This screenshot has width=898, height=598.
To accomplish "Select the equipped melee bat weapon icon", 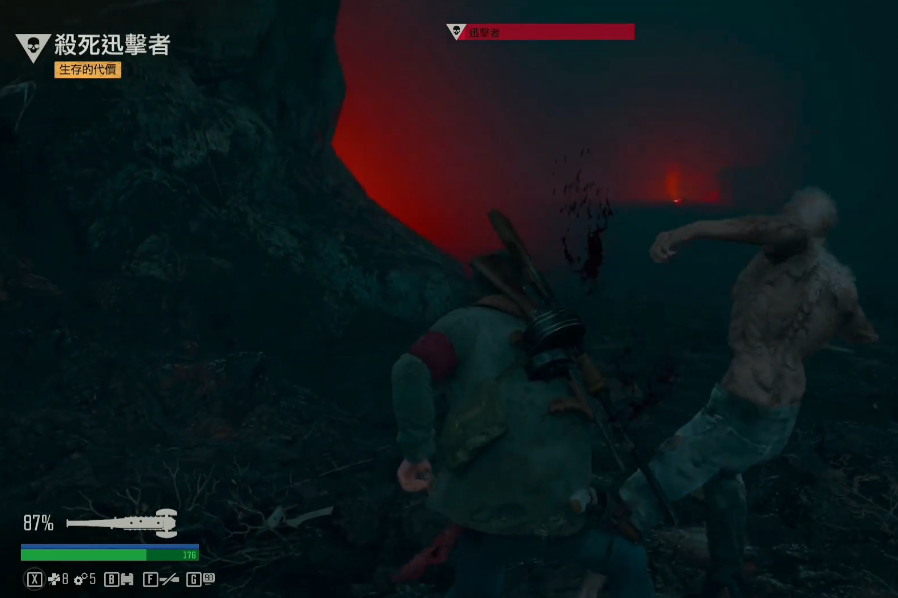I will 122,522.
